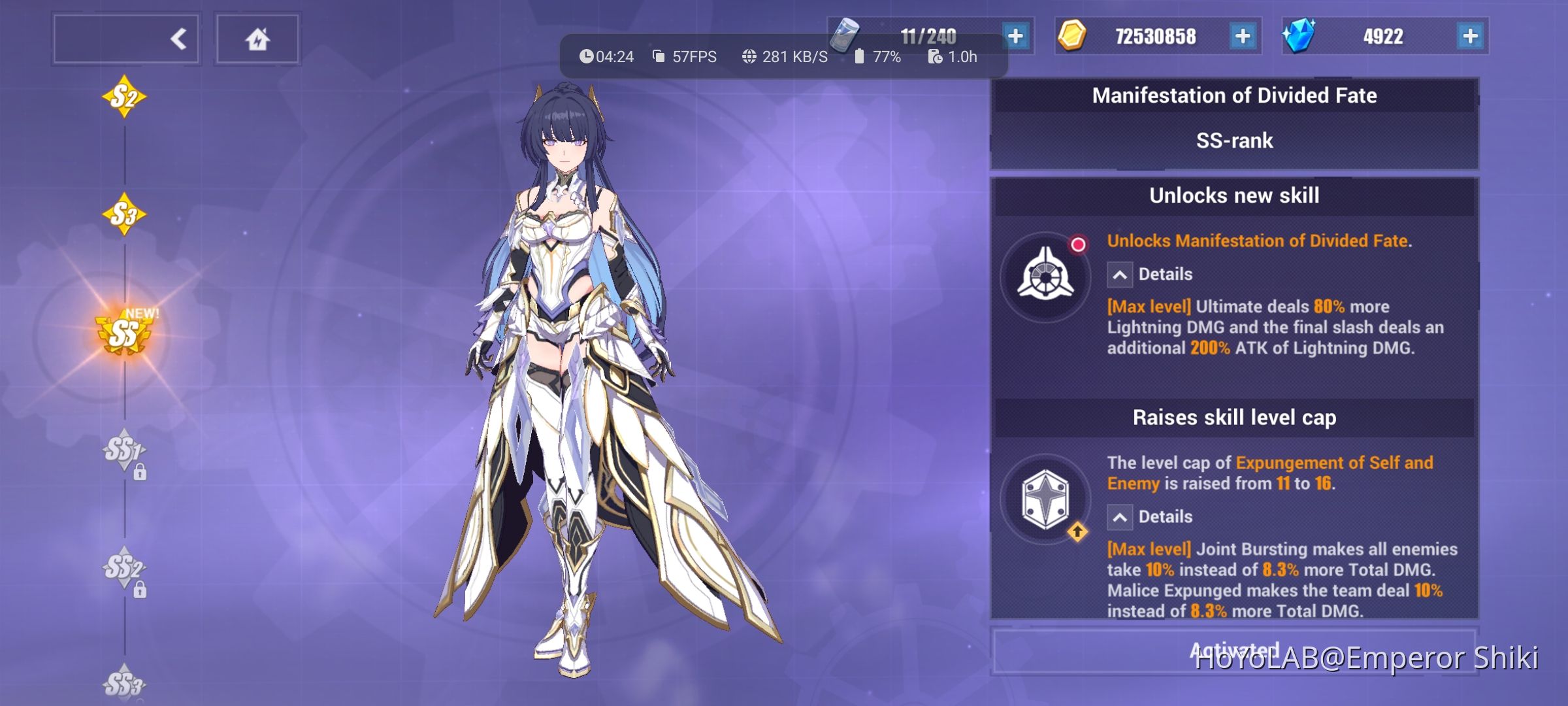Switch to the SS-rank header section
The height and width of the screenshot is (706, 1568).
1233,140
